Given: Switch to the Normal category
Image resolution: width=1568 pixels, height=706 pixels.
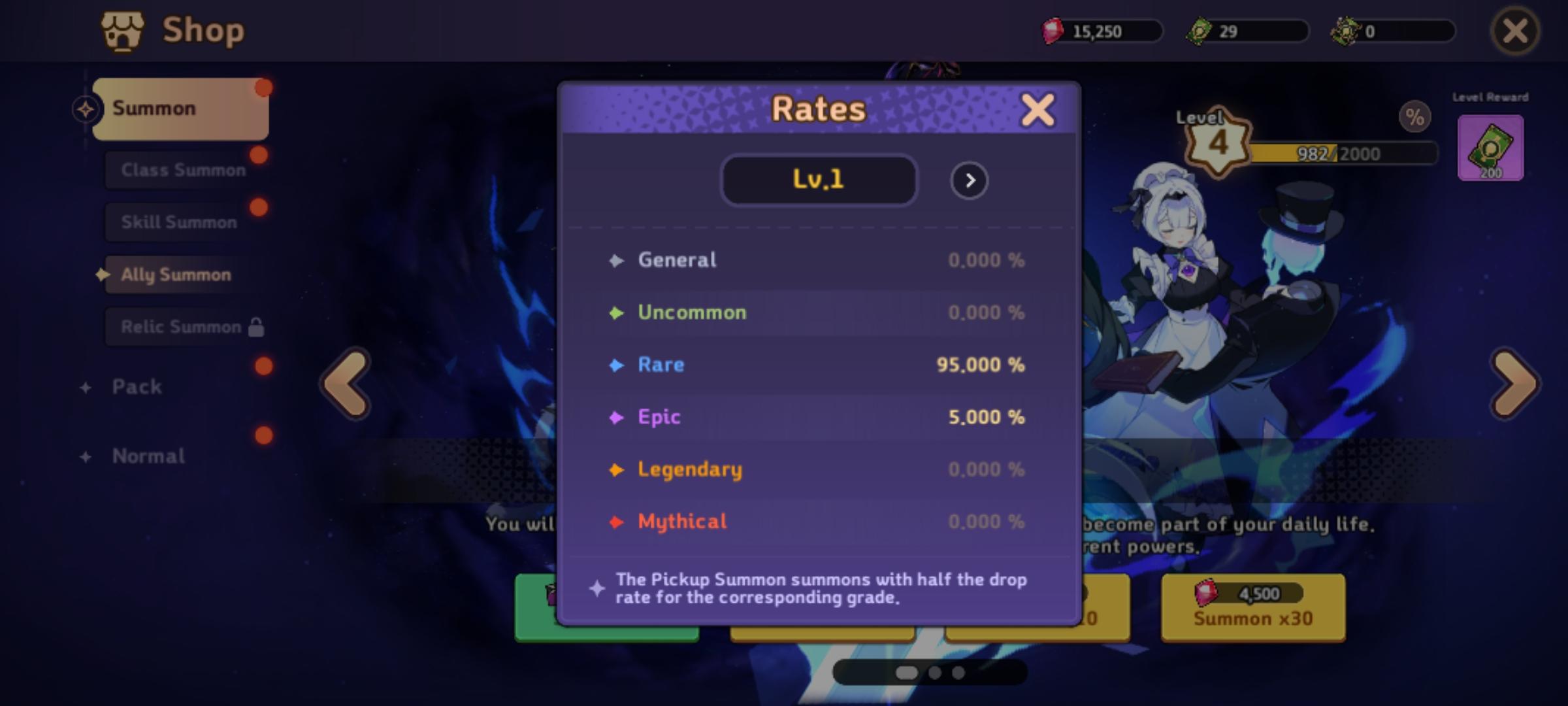Looking at the screenshot, I should [148, 455].
